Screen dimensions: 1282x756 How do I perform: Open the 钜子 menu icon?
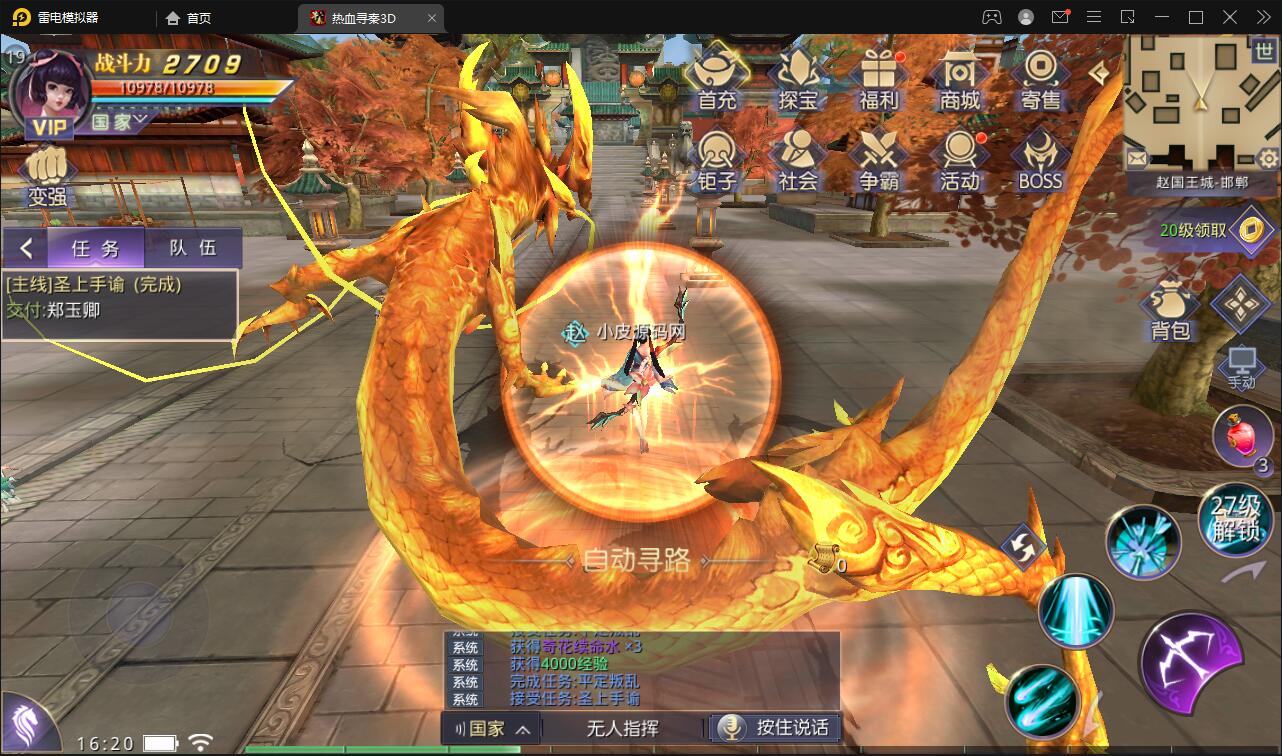(717, 160)
